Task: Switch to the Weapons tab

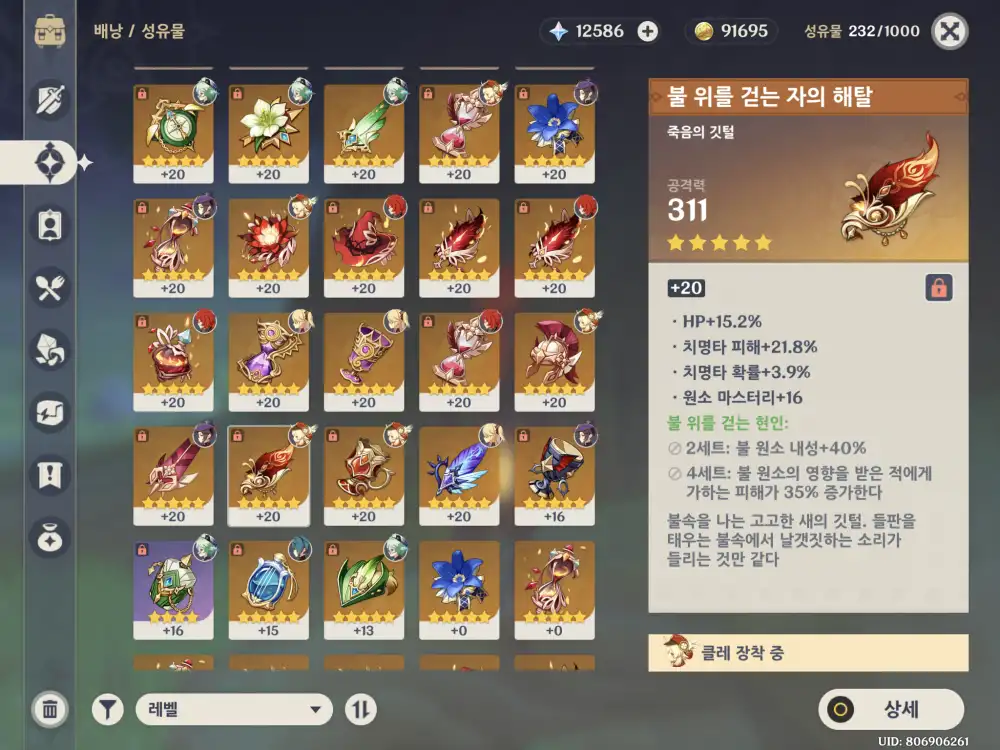Action: 50,98
